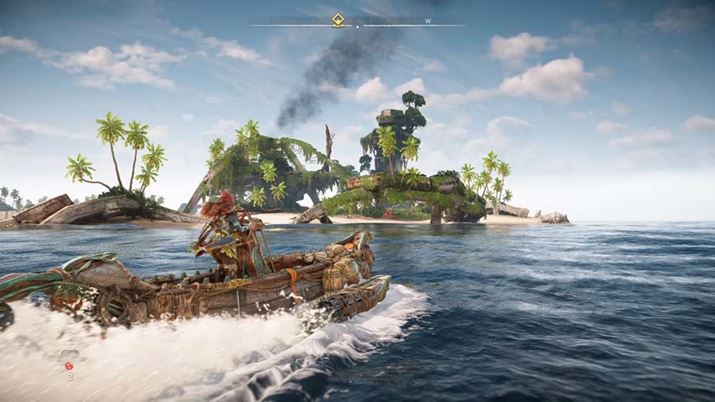Click the yellow quest marker on the compass
This screenshot has width=715, height=402.
pyautogui.click(x=339, y=18)
